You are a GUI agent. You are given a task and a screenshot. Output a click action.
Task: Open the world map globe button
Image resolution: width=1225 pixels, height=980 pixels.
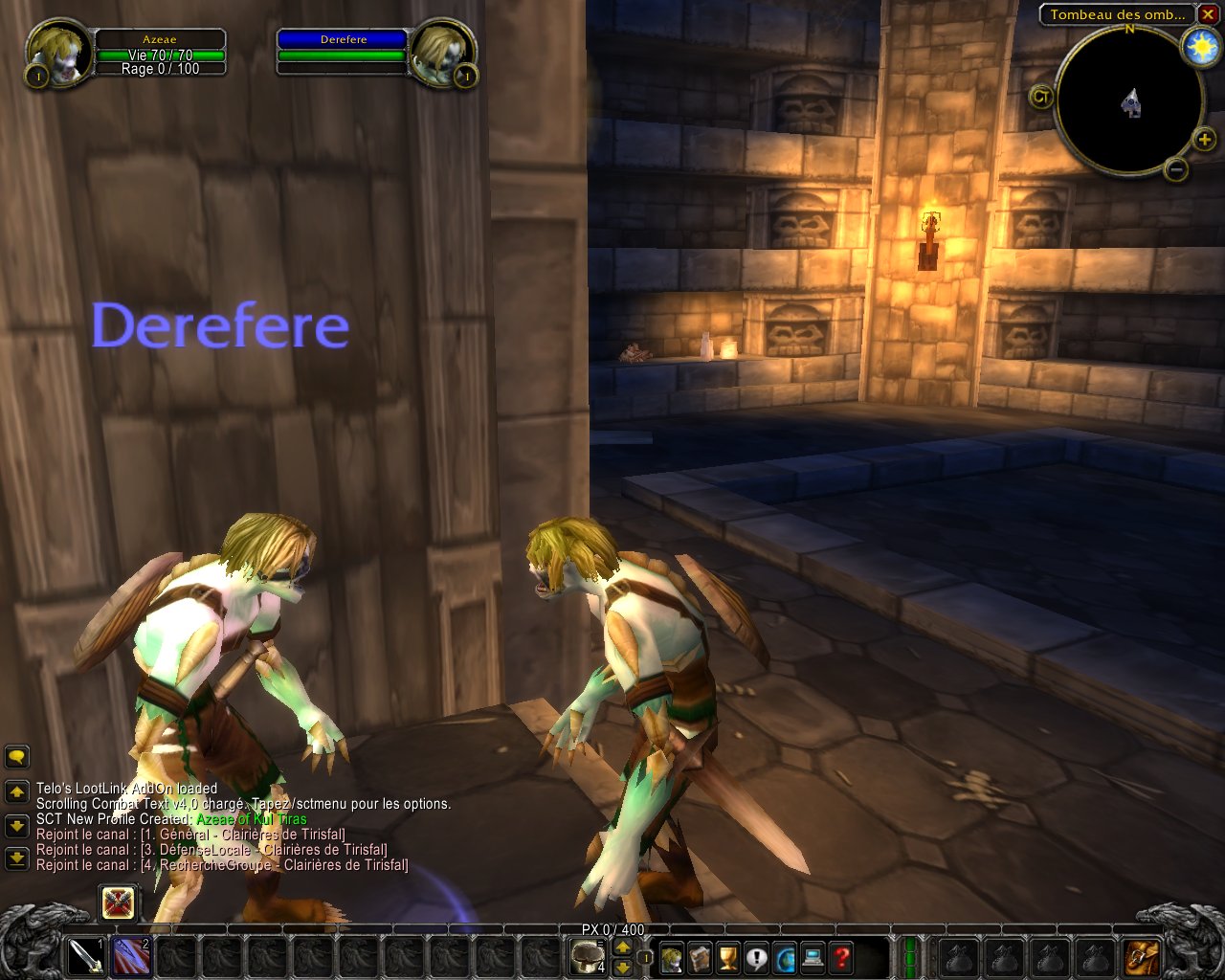(786, 956)
